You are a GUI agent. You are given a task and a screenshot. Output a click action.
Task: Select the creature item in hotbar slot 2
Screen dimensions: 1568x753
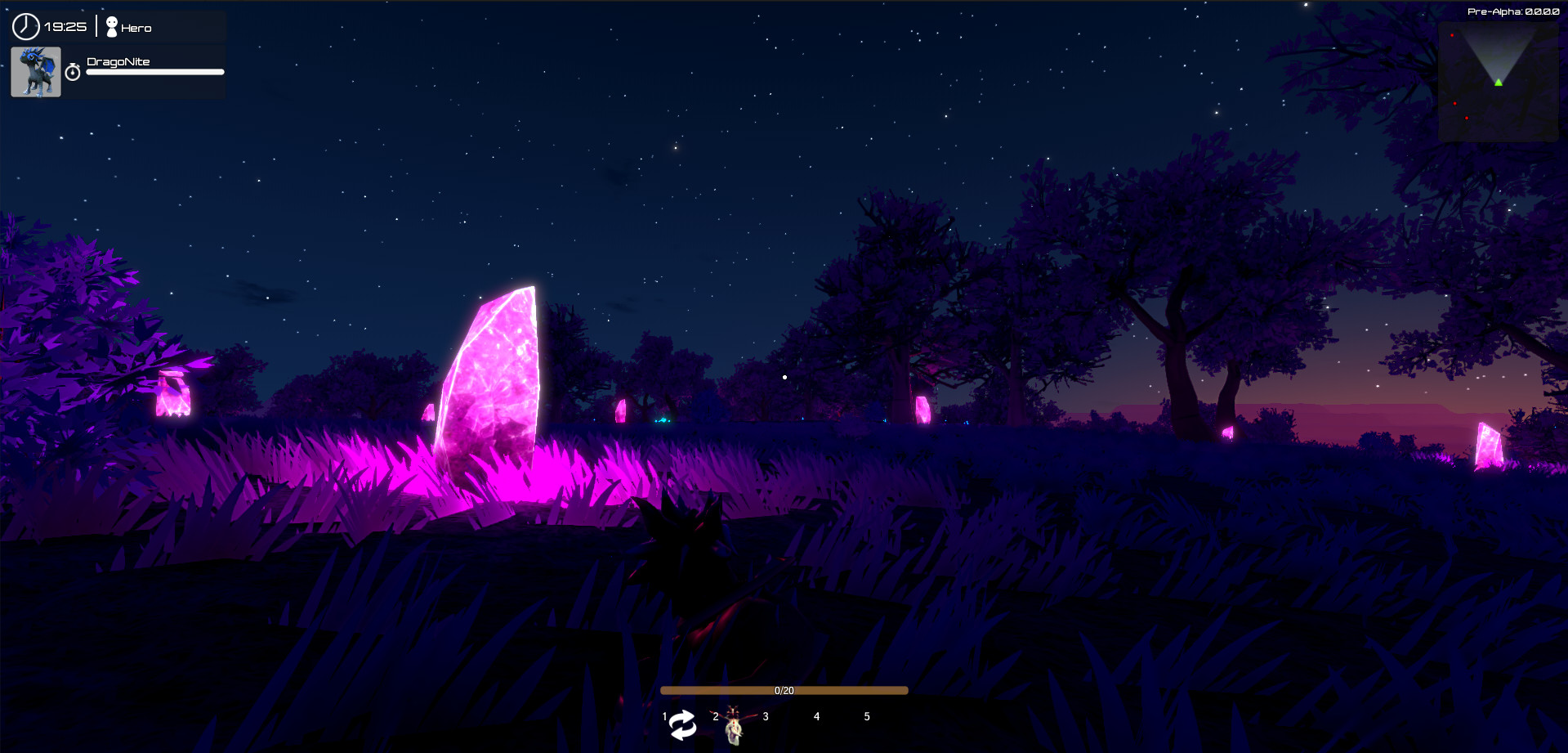734,723
